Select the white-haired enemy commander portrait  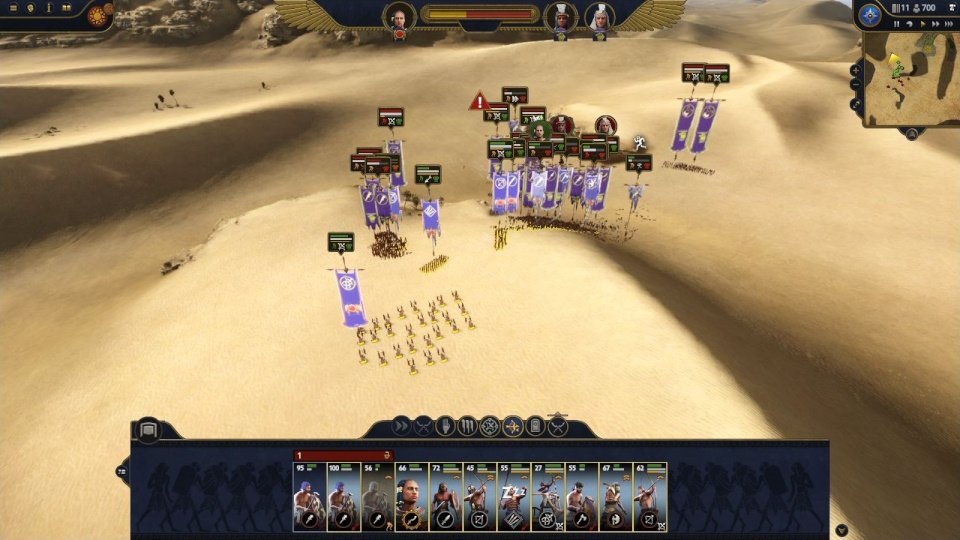coord(599,16)
